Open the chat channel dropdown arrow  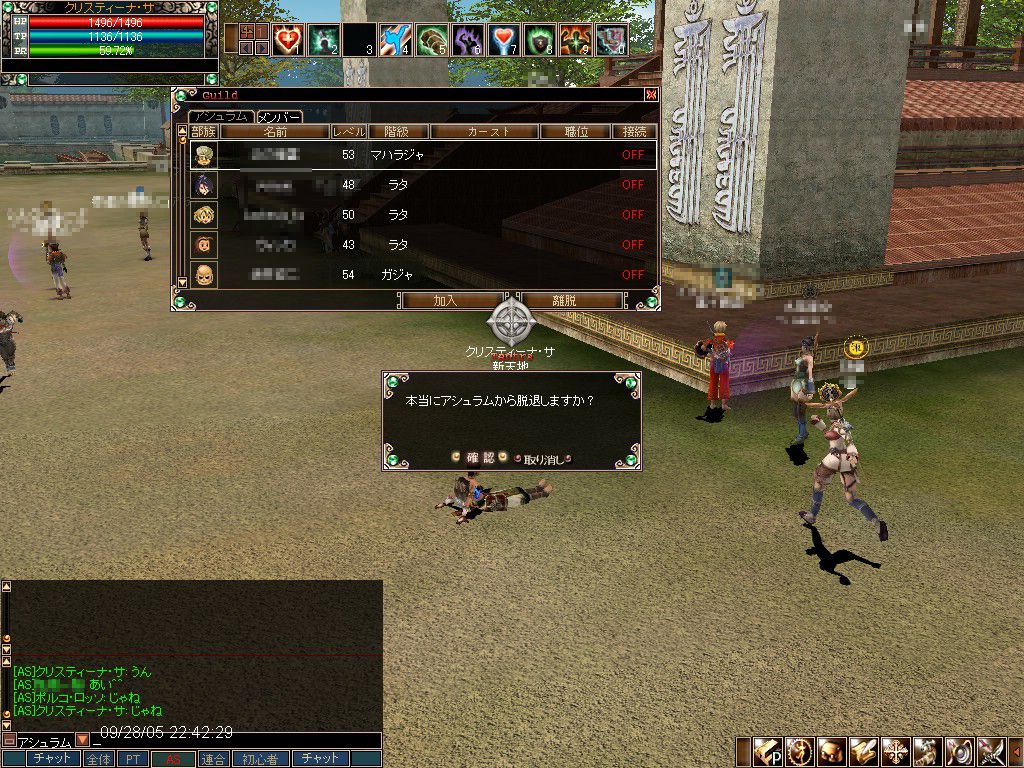pyautogui.click(x=82, y=741)
